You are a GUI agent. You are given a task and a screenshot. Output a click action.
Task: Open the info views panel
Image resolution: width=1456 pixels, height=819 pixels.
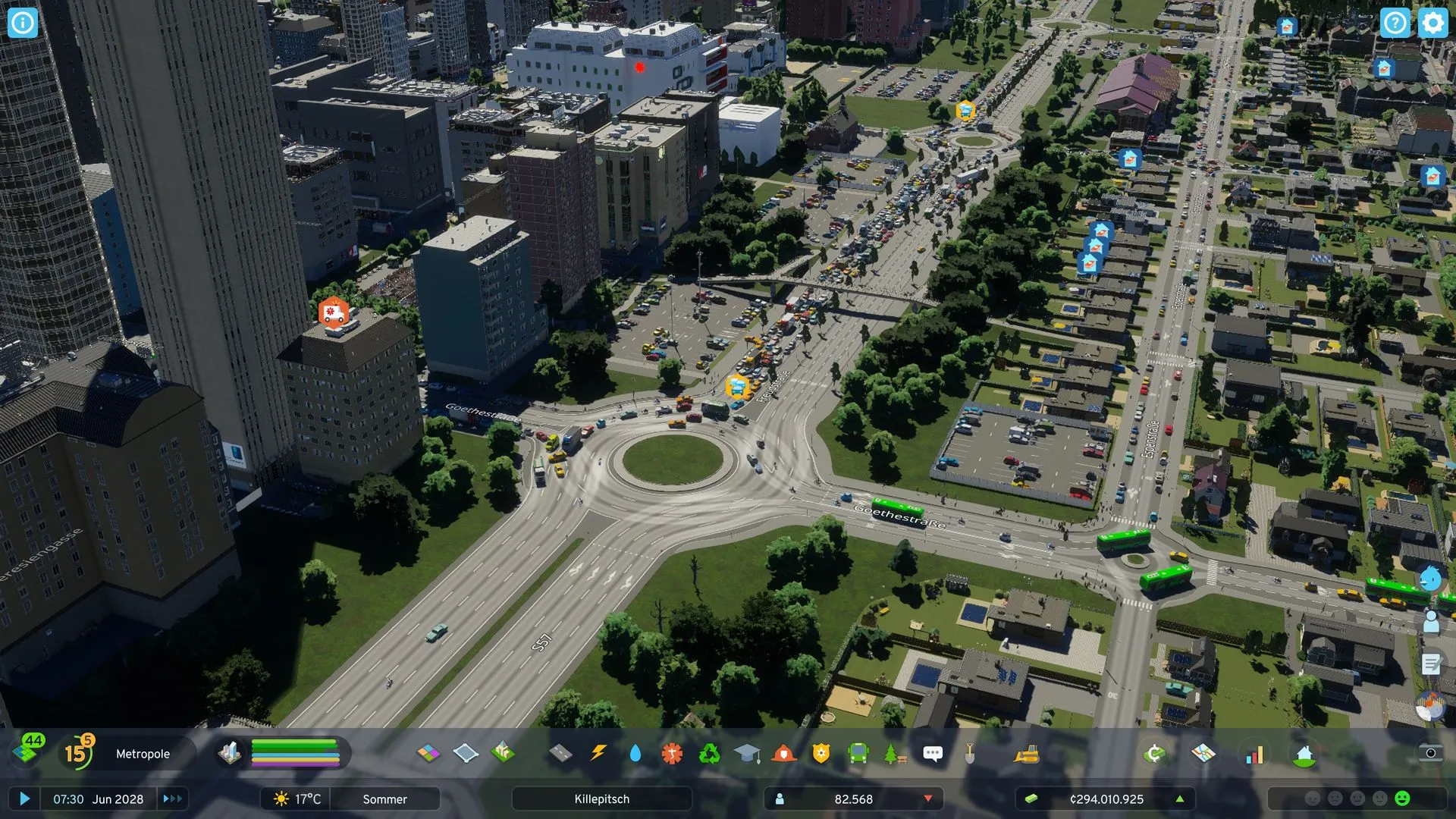tap(22, 23)
